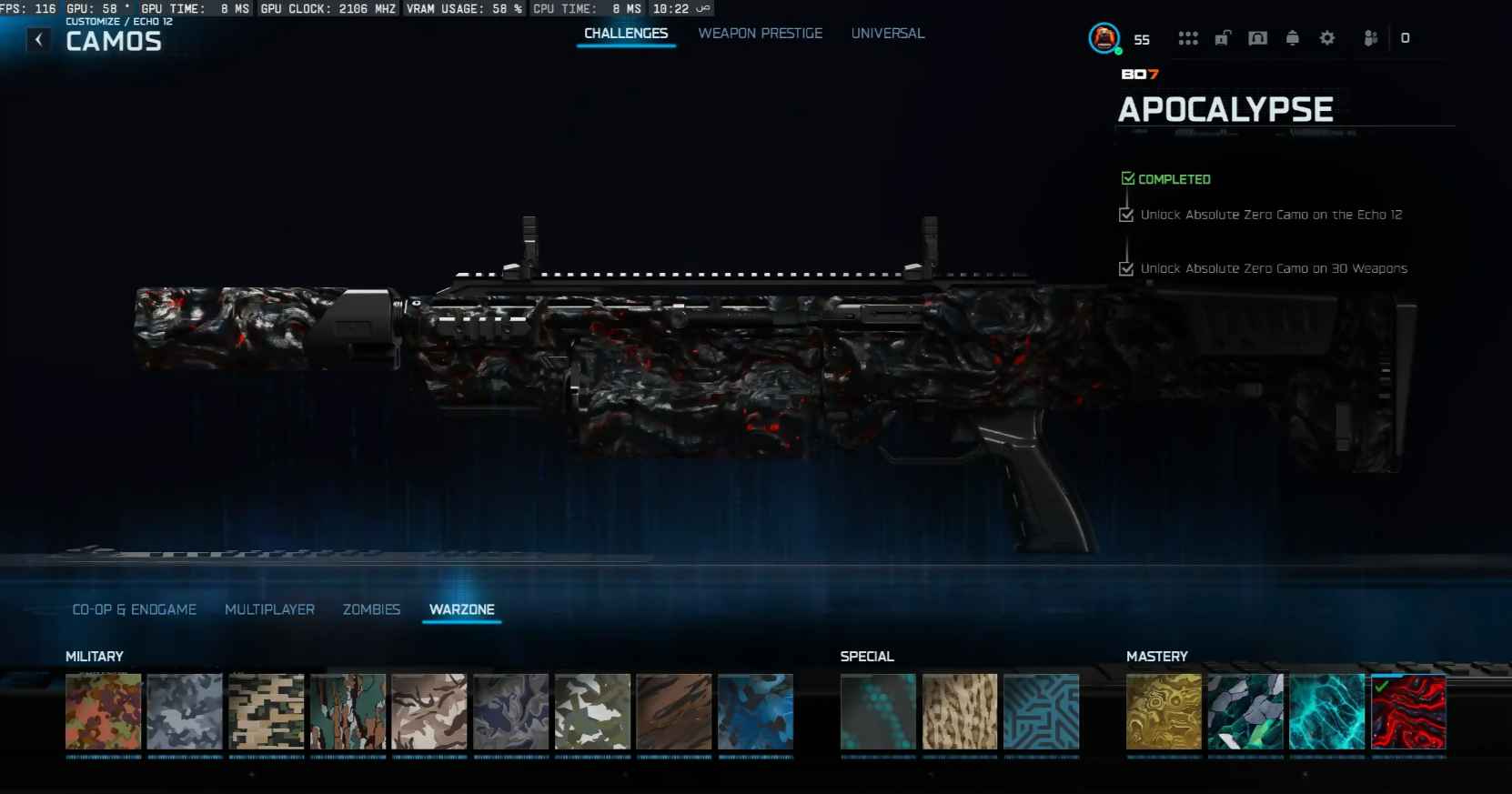Open the Universal camos tab
This screenshot has width=1512, height=794.
887,34
